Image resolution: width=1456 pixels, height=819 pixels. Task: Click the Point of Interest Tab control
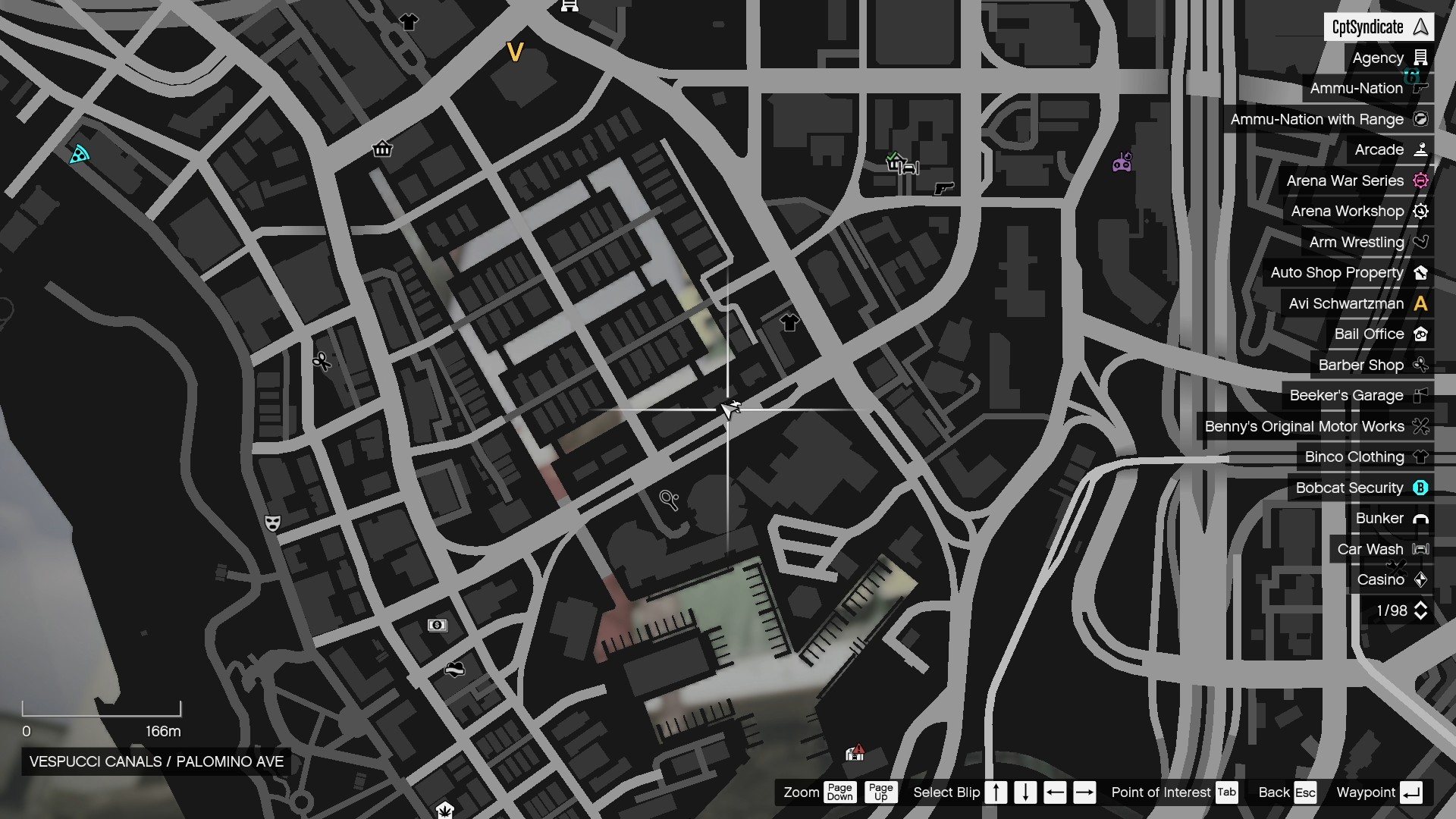tap(1227, 792)
